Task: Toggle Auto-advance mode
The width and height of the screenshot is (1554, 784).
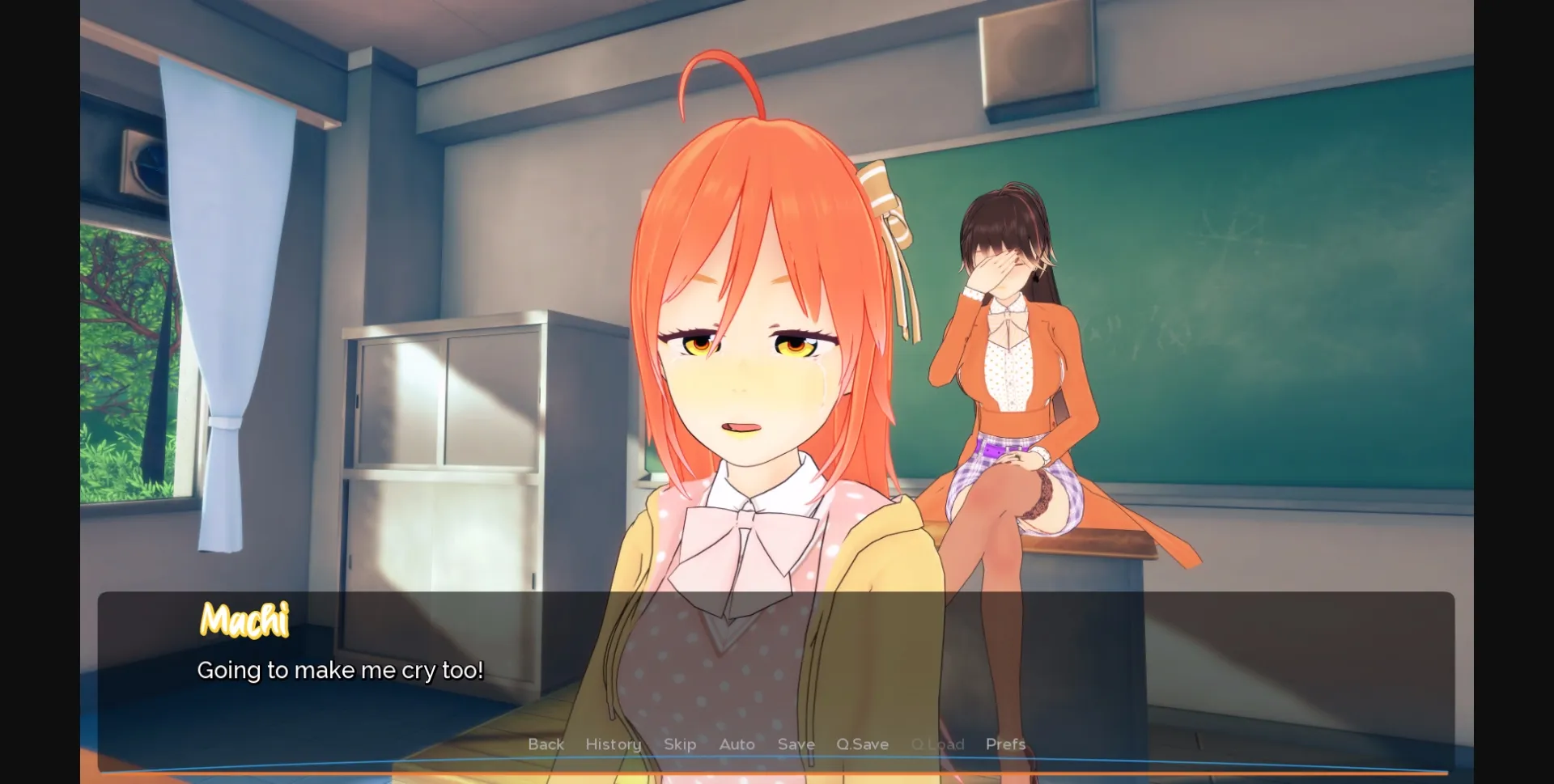Action: 736,744
